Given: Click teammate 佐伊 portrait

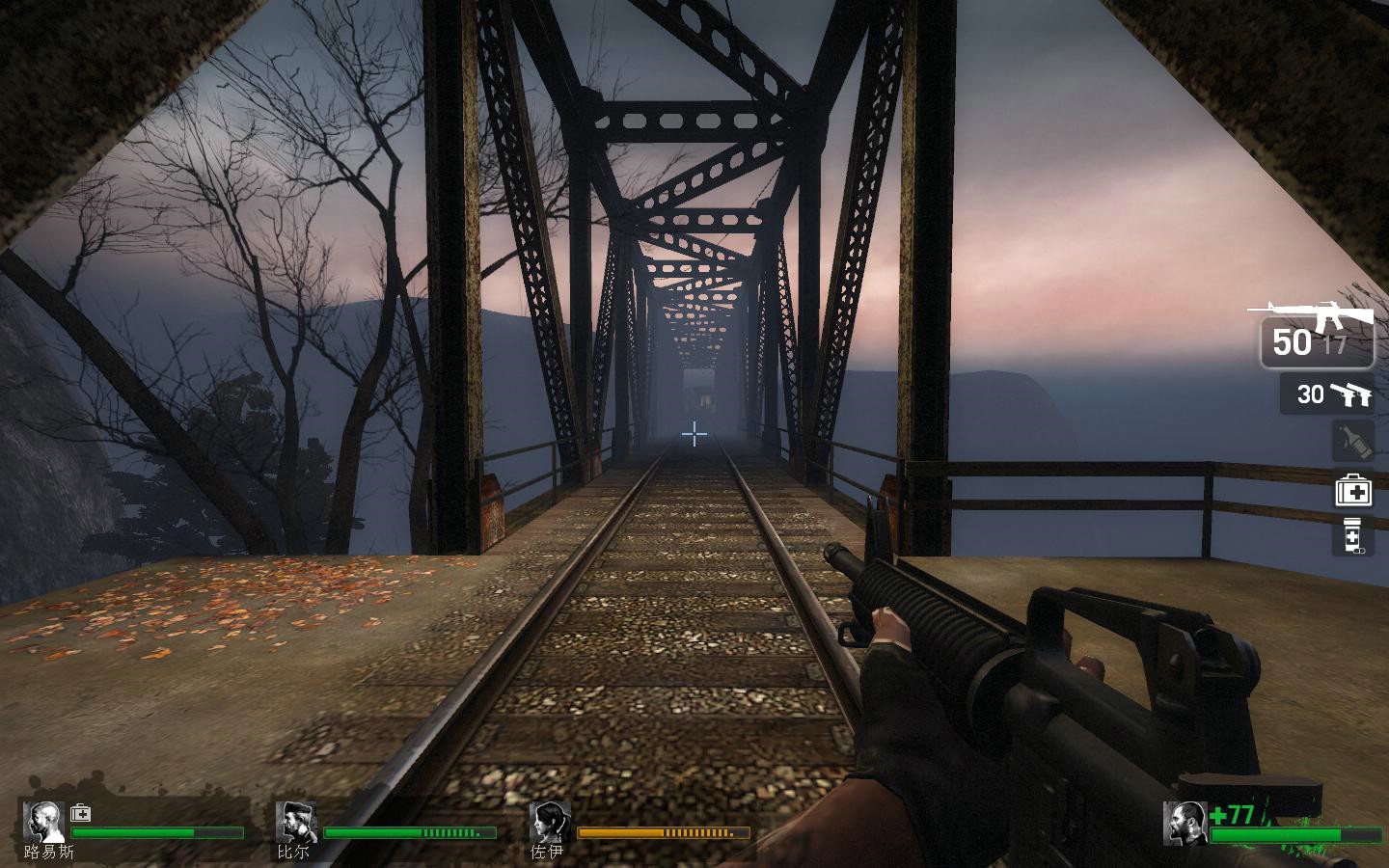Looking at the screenshot, I should (x=550, y=822).
